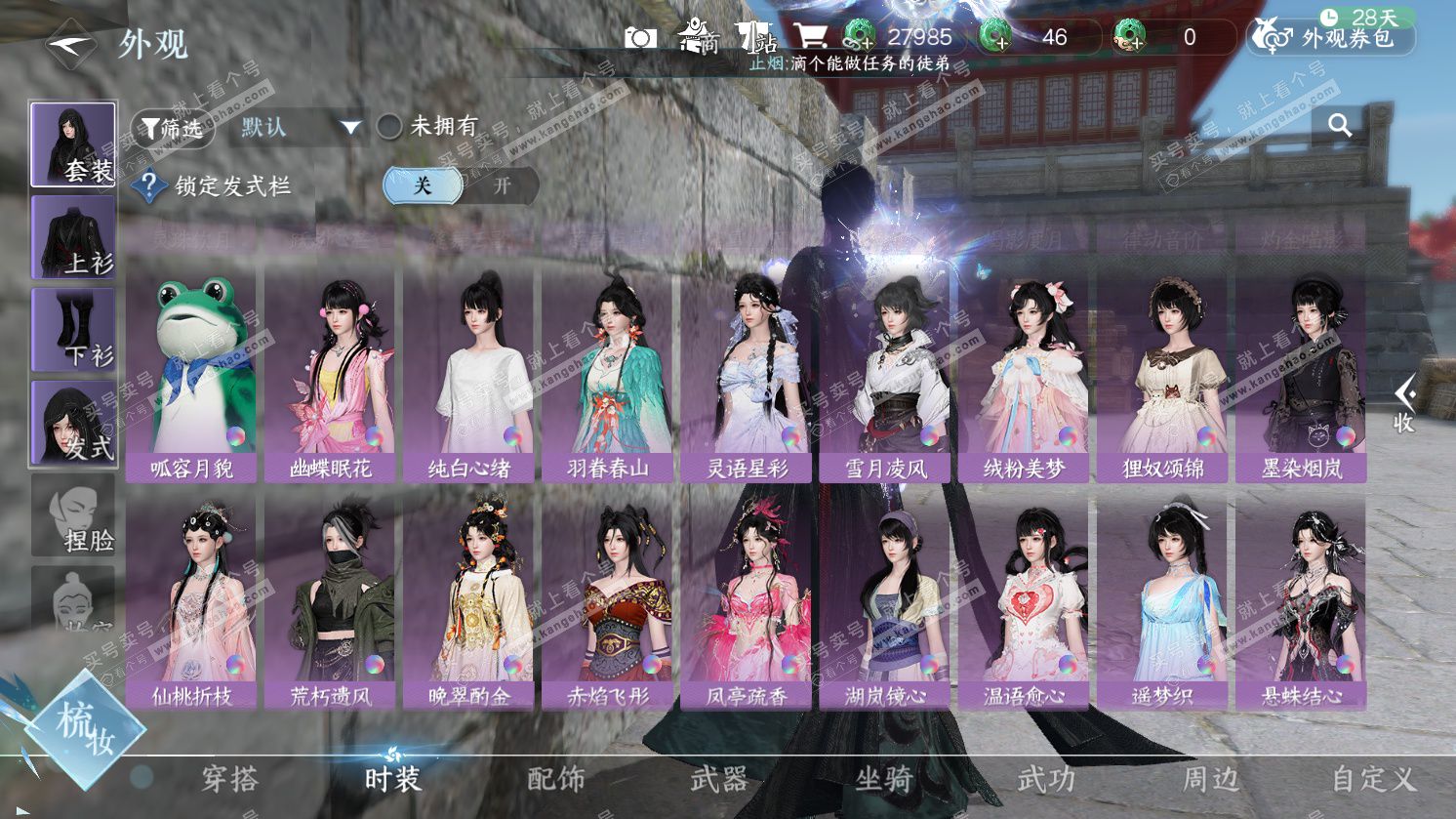Image resolution: width=1456 pixels, height=819 pixels.
Task: Select the 墨染烟岚 outfit
Action: 1301,376
